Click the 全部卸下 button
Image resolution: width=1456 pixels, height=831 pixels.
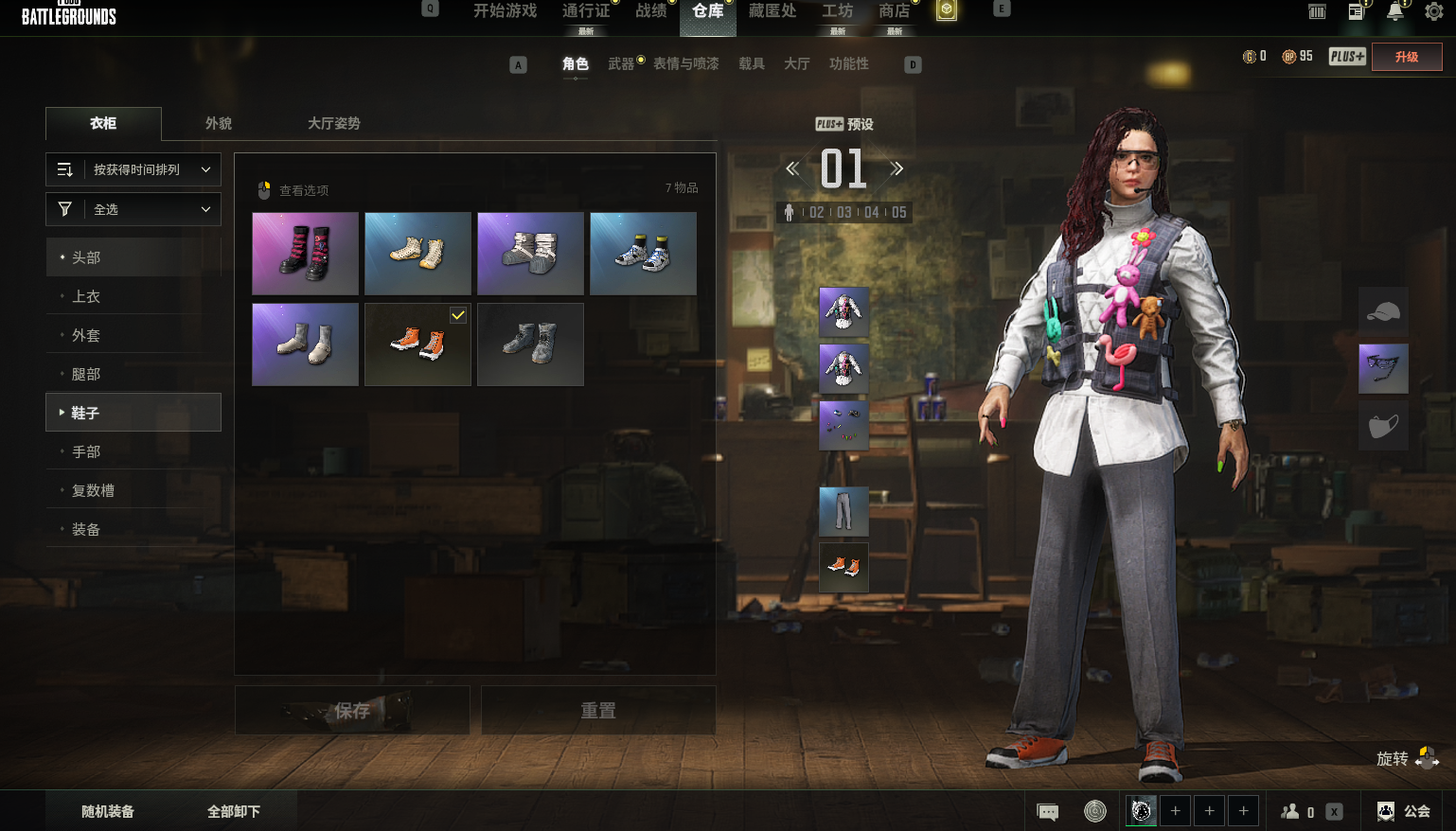point(234,811)
